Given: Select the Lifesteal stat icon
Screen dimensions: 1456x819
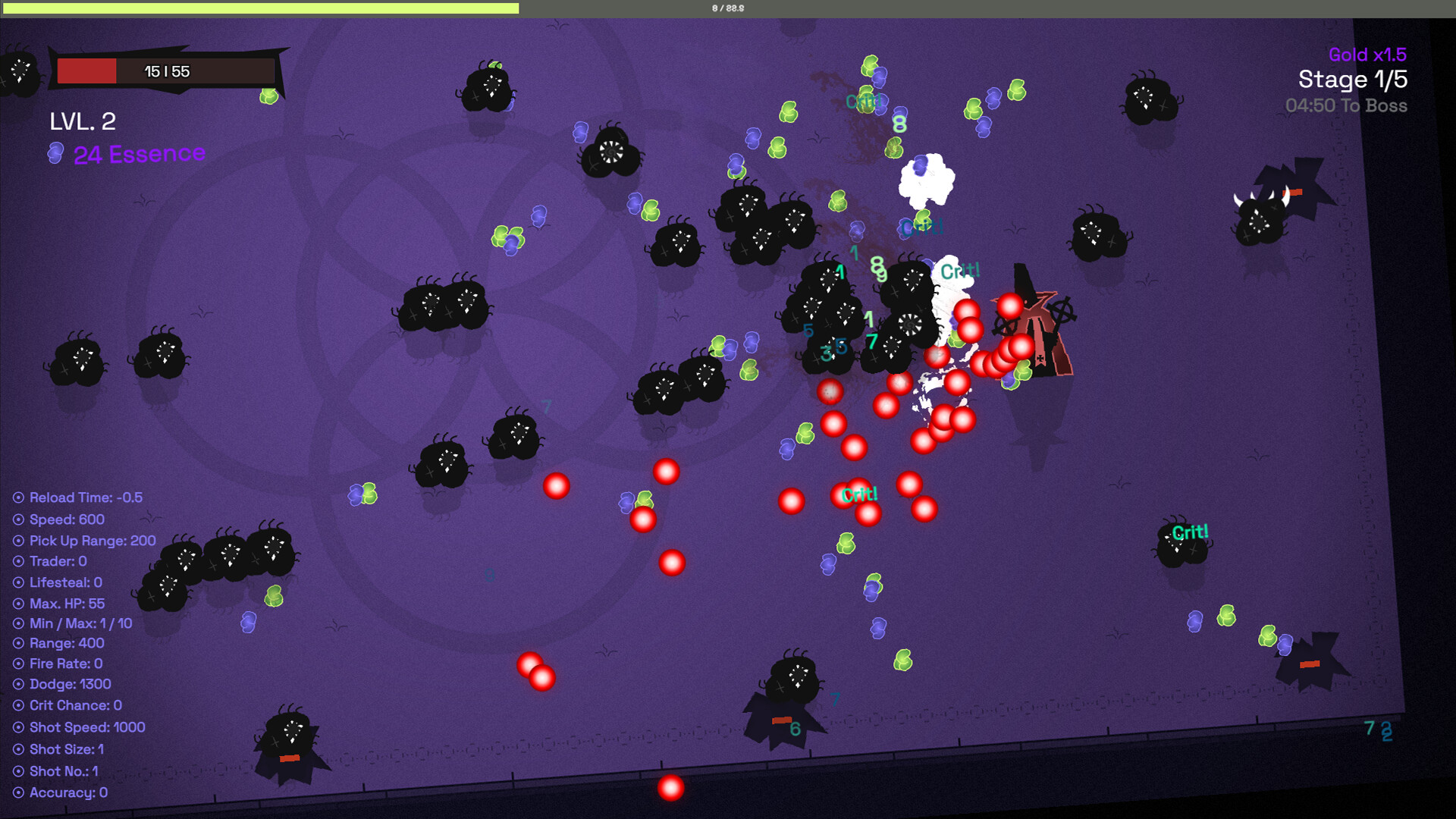Looking at the screenshot, I should (x=18, y=582).
